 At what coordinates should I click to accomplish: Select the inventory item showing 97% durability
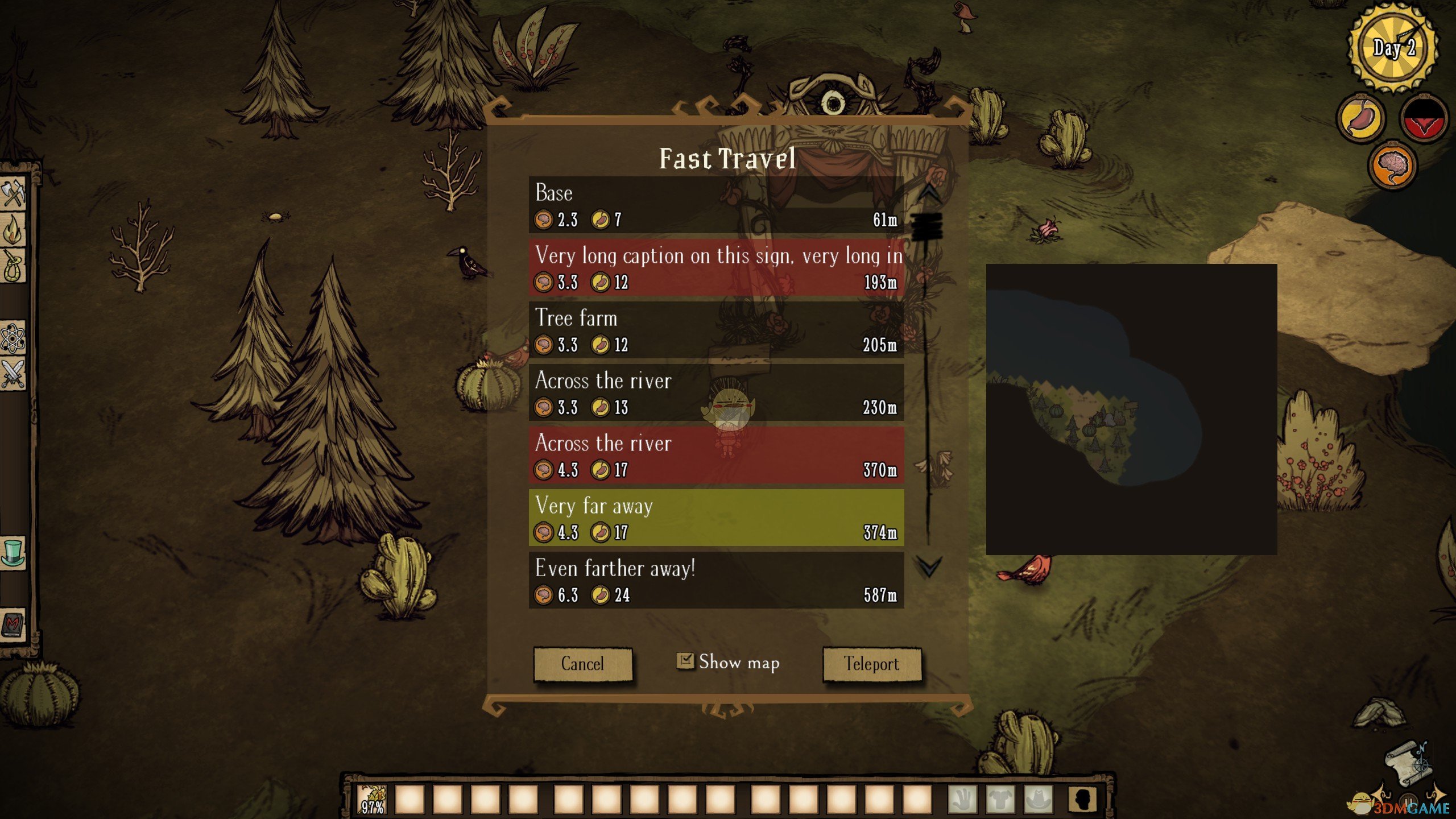click(373, 799)
